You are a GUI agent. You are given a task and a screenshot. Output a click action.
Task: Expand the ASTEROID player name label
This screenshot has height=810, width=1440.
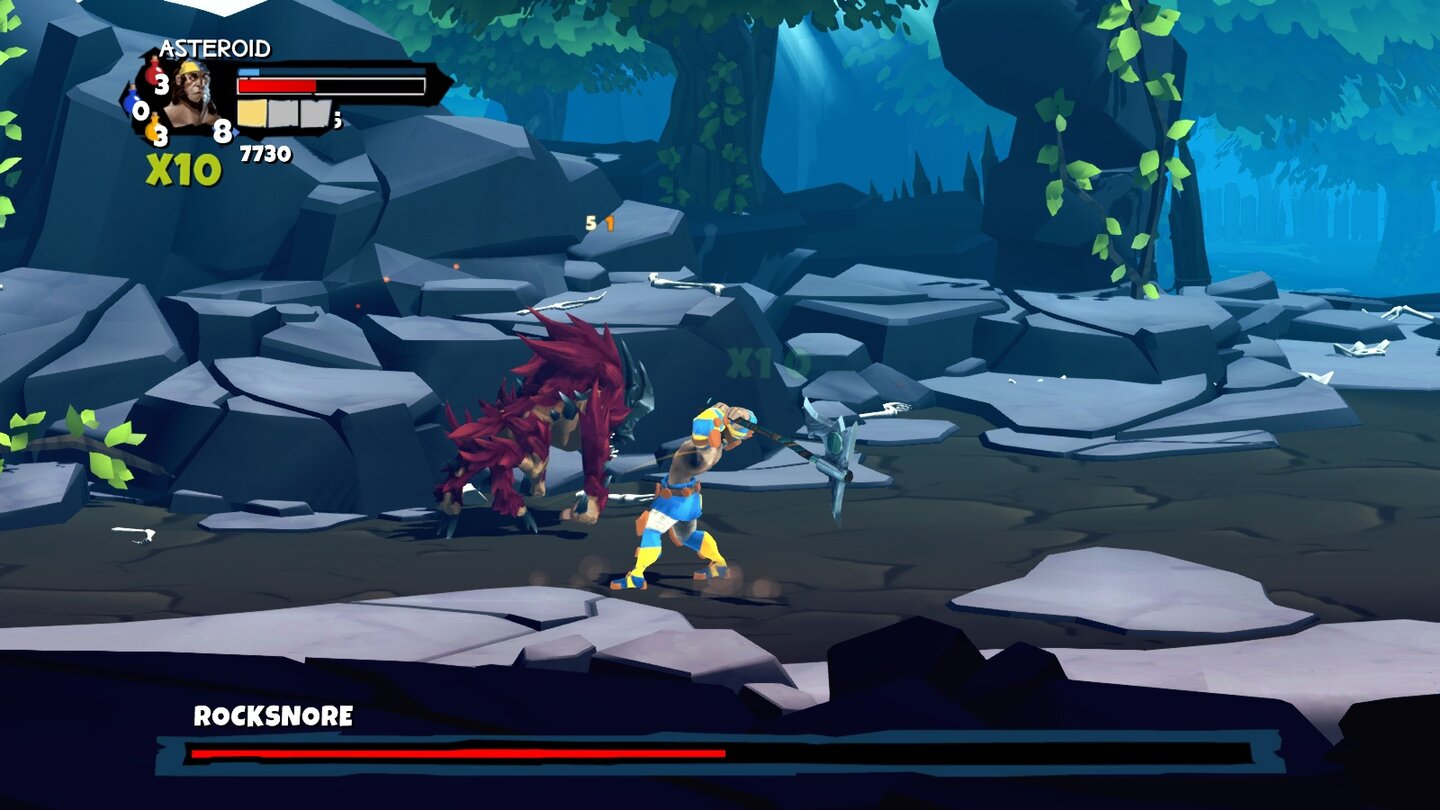(215, 48)
